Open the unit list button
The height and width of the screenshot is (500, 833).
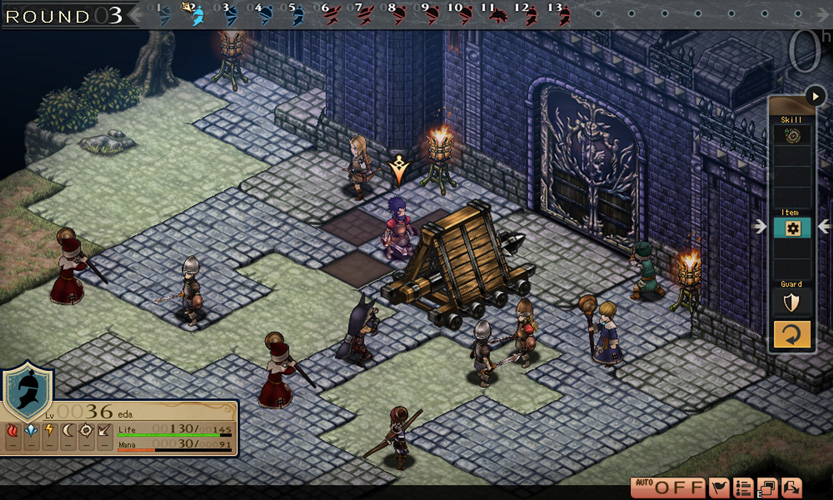tap(743, 488)
